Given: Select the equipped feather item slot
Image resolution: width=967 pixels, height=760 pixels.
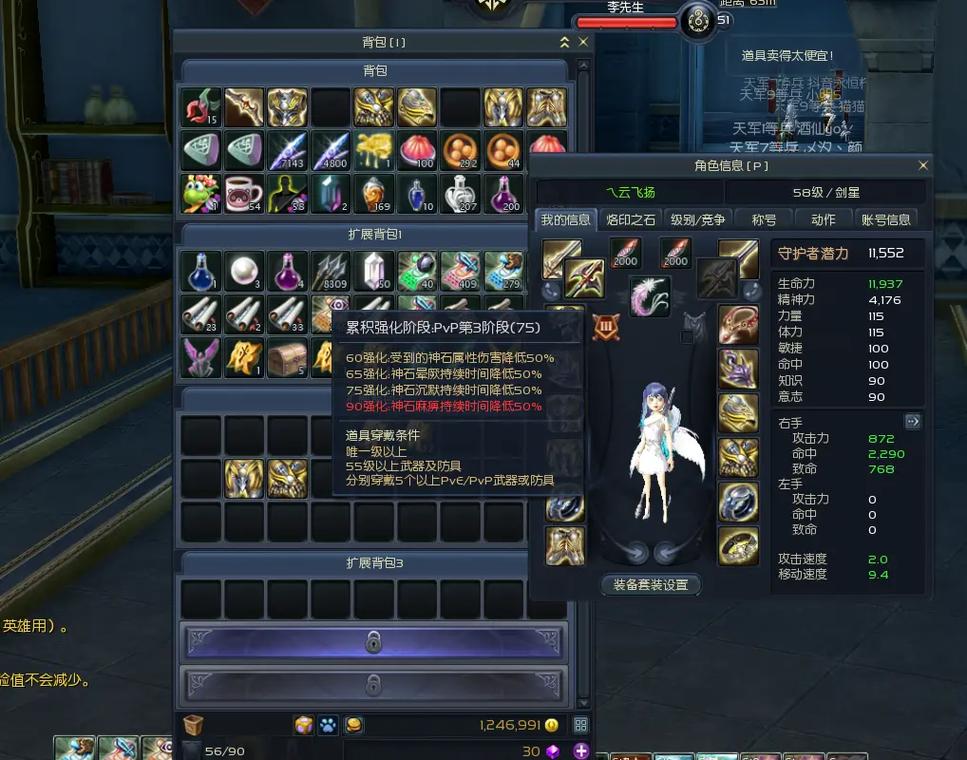Looking at the screenshot, I should click(x=649, y=296).
